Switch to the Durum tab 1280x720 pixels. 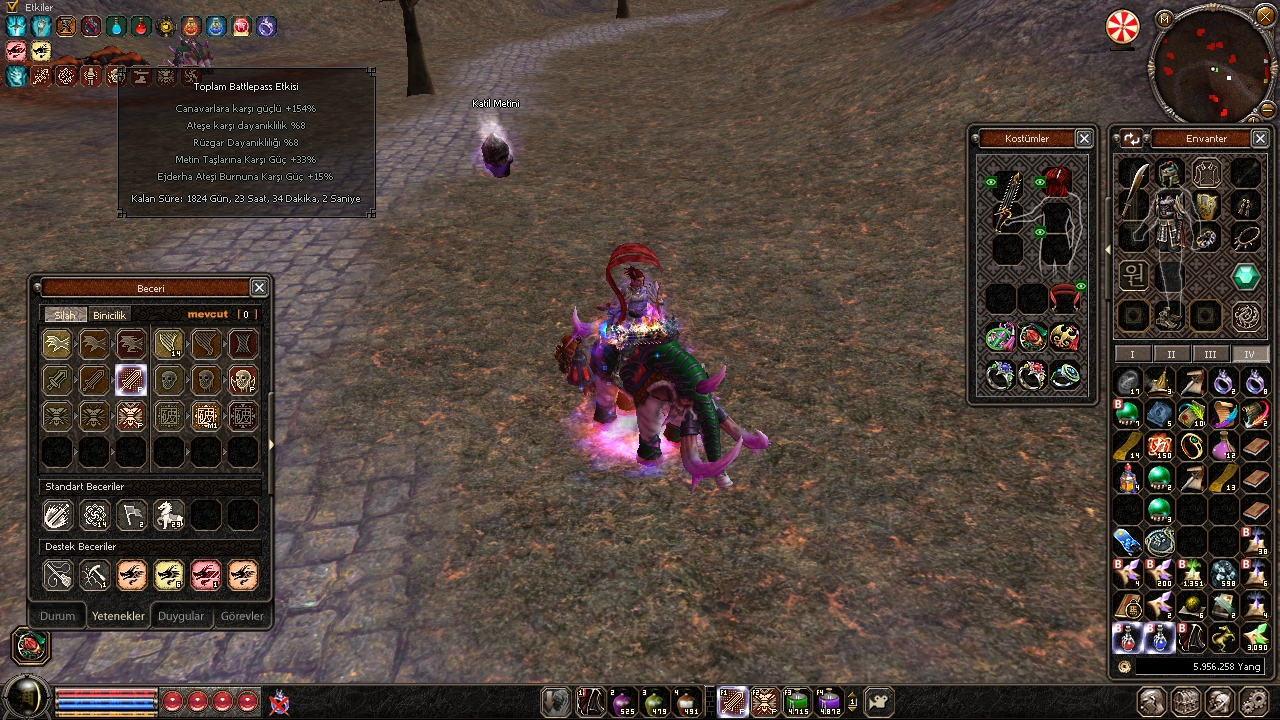tap(57, 616)
